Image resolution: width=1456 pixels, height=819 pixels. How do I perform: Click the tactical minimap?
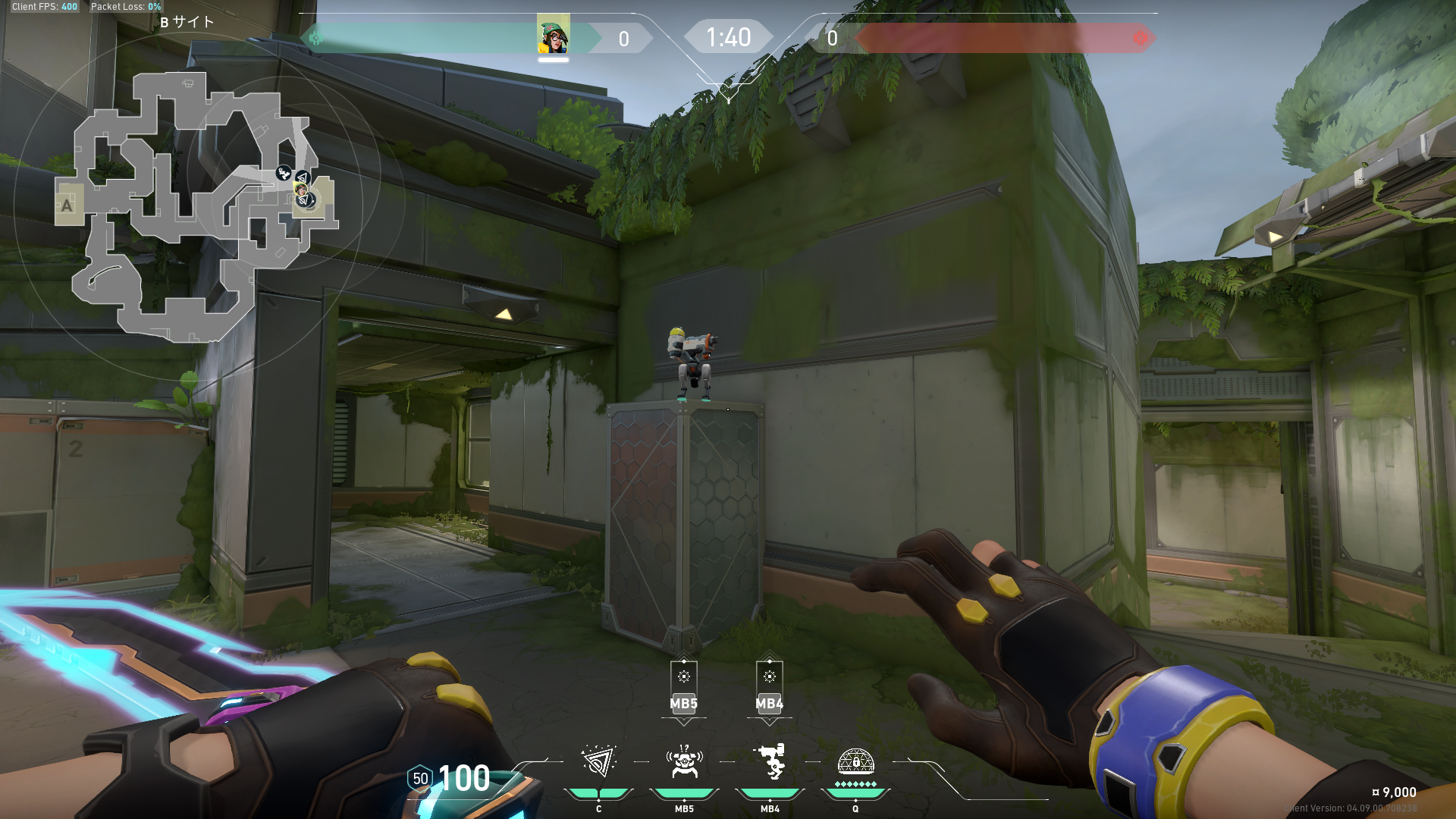(x=197, y=206)
